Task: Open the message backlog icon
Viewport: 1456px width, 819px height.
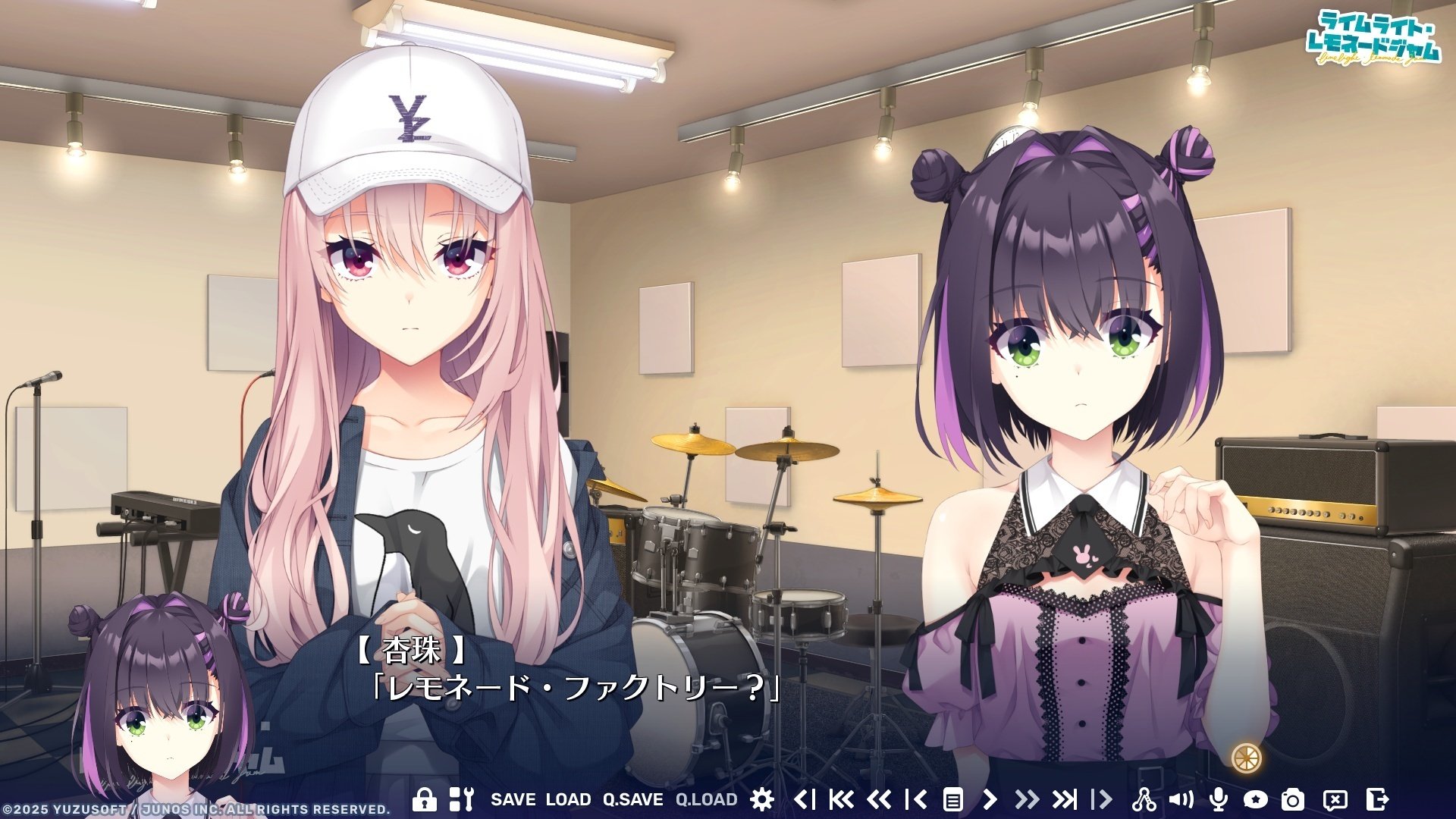Action: coord(953,799)
